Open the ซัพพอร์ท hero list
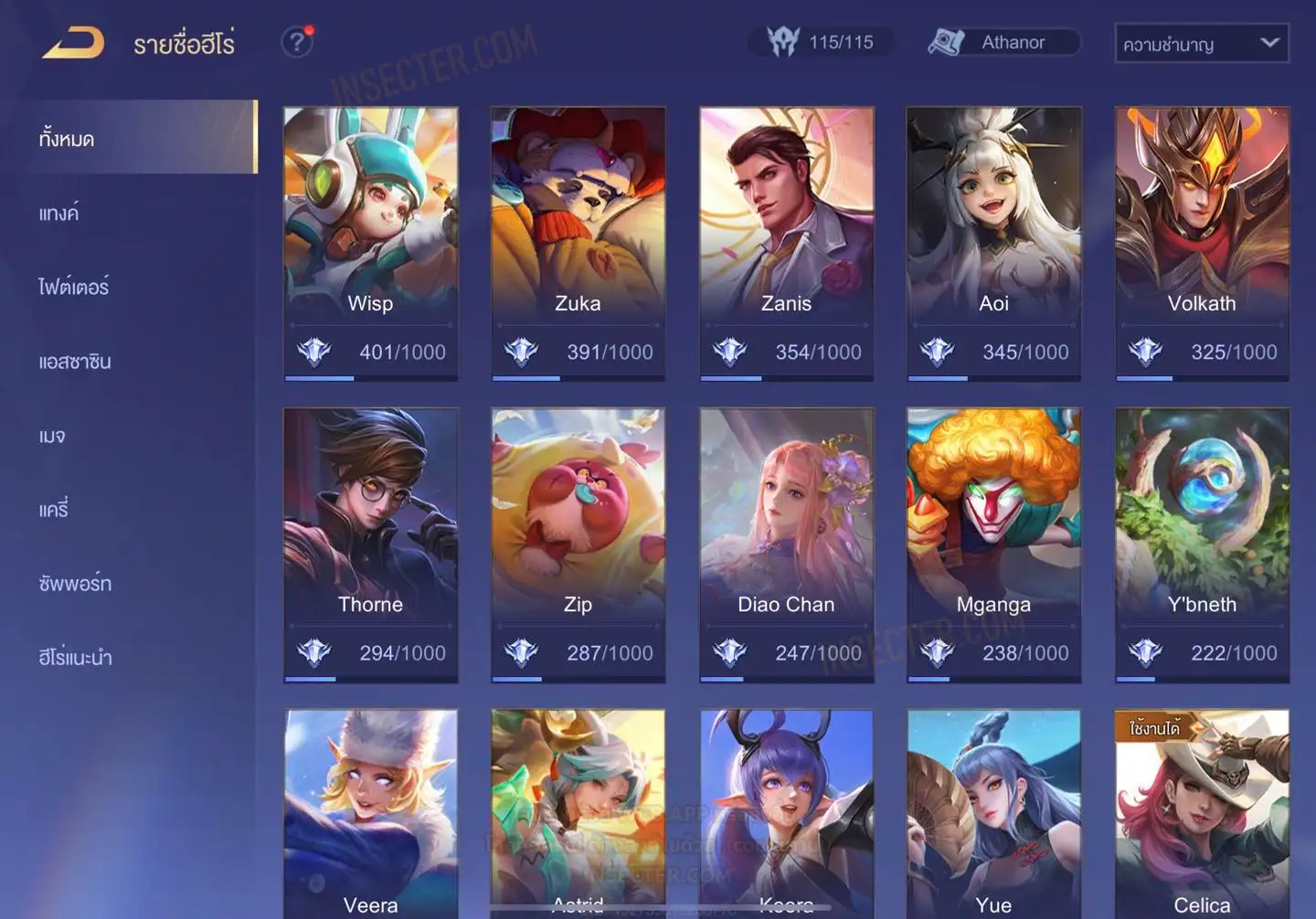This screenshot has width=1316, height=919. click(75, 583)
